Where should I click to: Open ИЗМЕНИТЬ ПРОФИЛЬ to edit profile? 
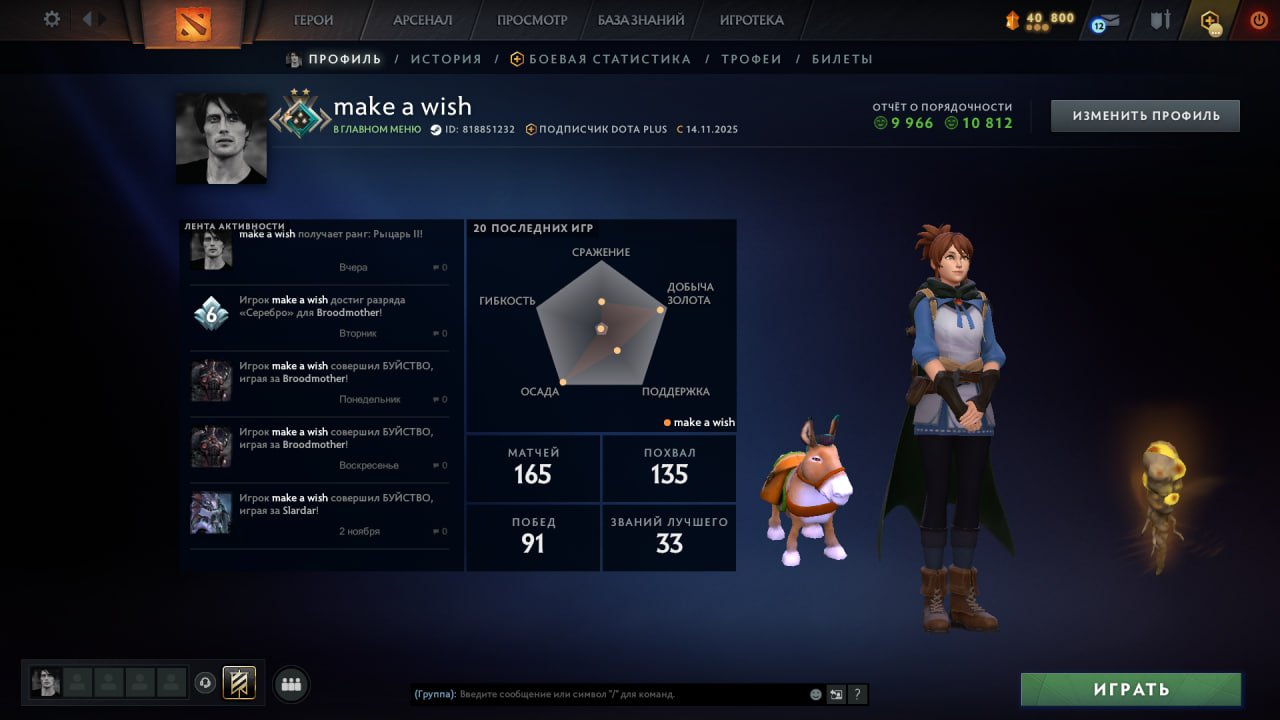(x=1145, y=116)
